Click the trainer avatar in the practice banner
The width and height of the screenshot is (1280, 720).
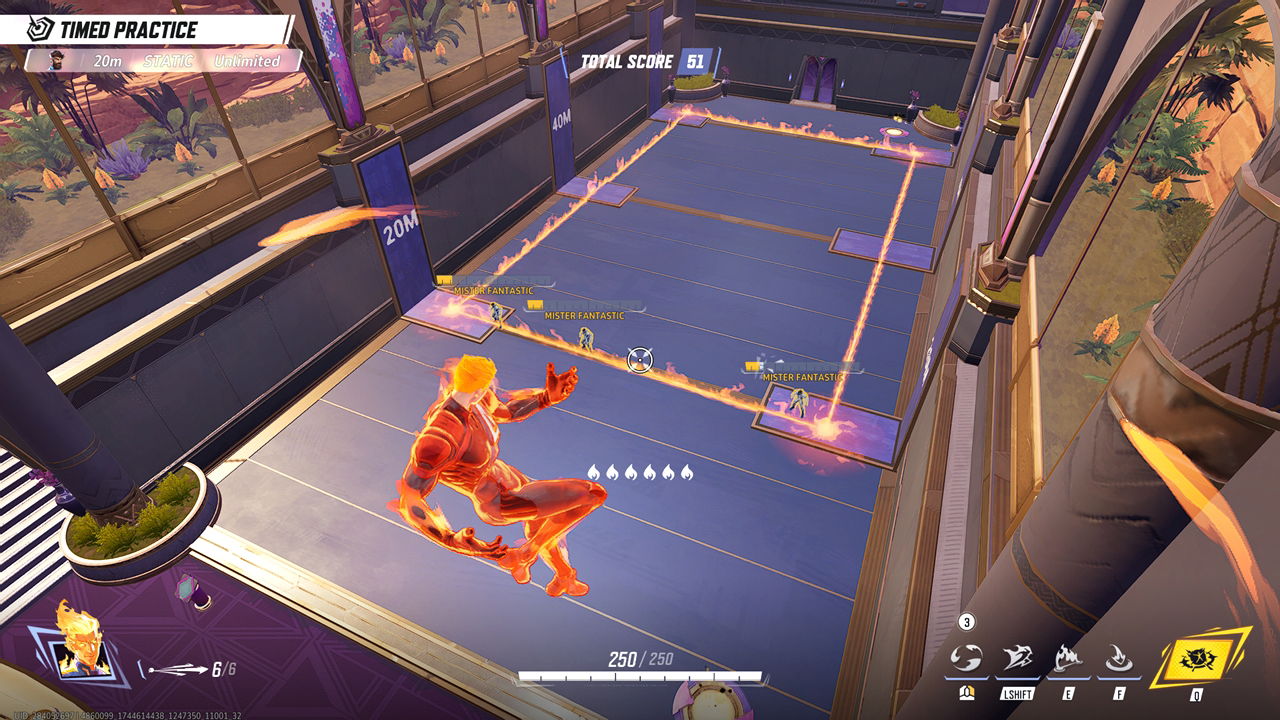55,61
